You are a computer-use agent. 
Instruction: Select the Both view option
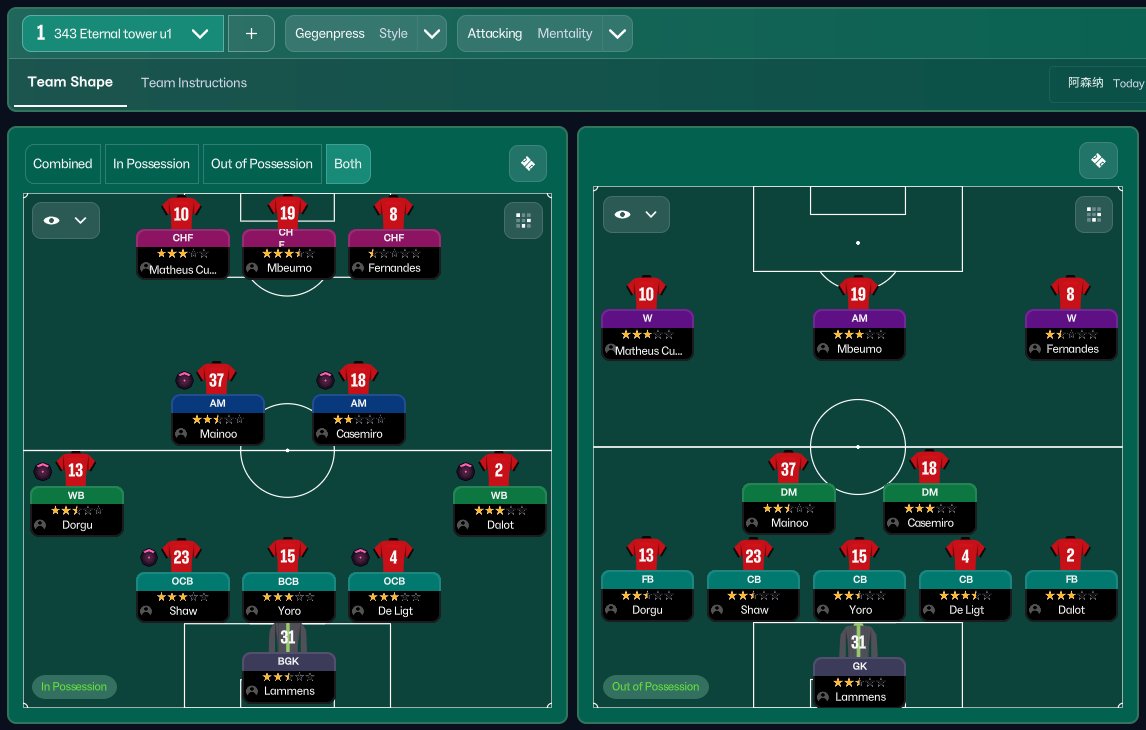click(x=348, y=164)
